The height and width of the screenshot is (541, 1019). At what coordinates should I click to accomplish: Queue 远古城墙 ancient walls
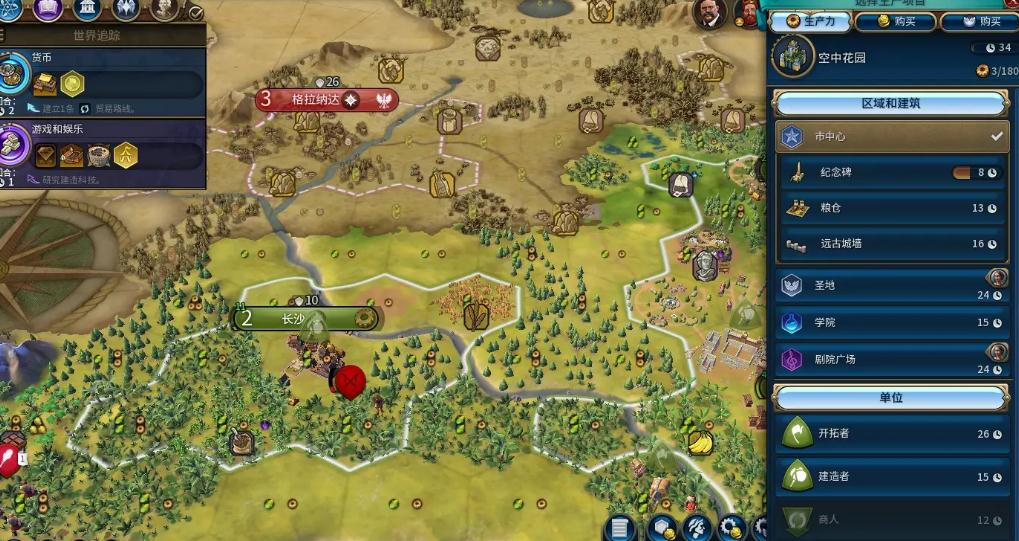pos(890,243)
